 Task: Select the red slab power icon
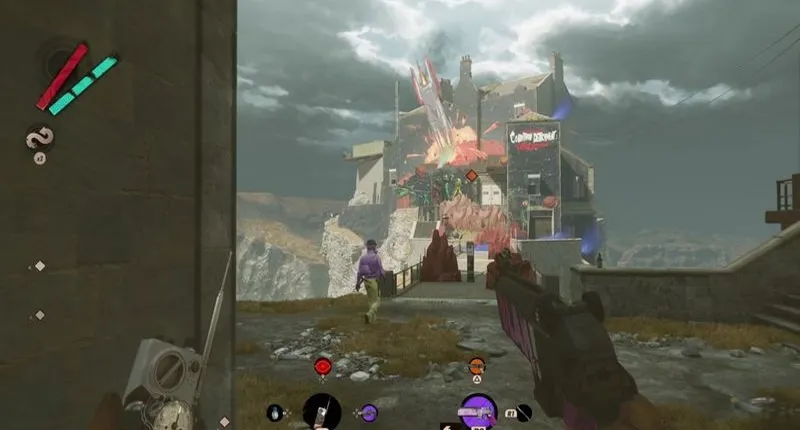[323, 367]
